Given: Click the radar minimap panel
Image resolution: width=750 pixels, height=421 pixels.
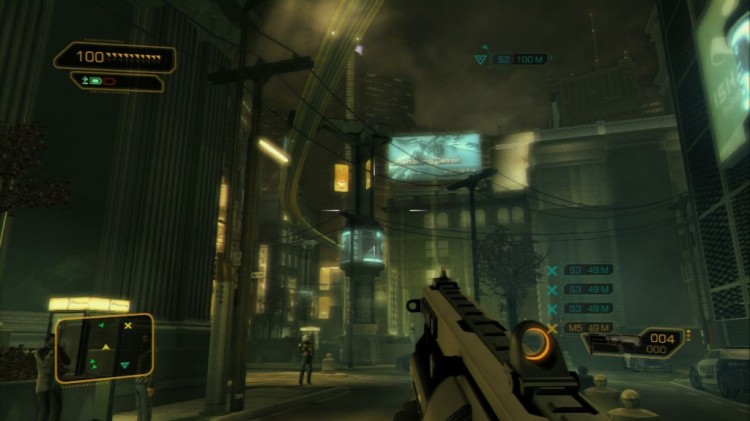Looking at the screenshot, I should (x=103, y=348).
